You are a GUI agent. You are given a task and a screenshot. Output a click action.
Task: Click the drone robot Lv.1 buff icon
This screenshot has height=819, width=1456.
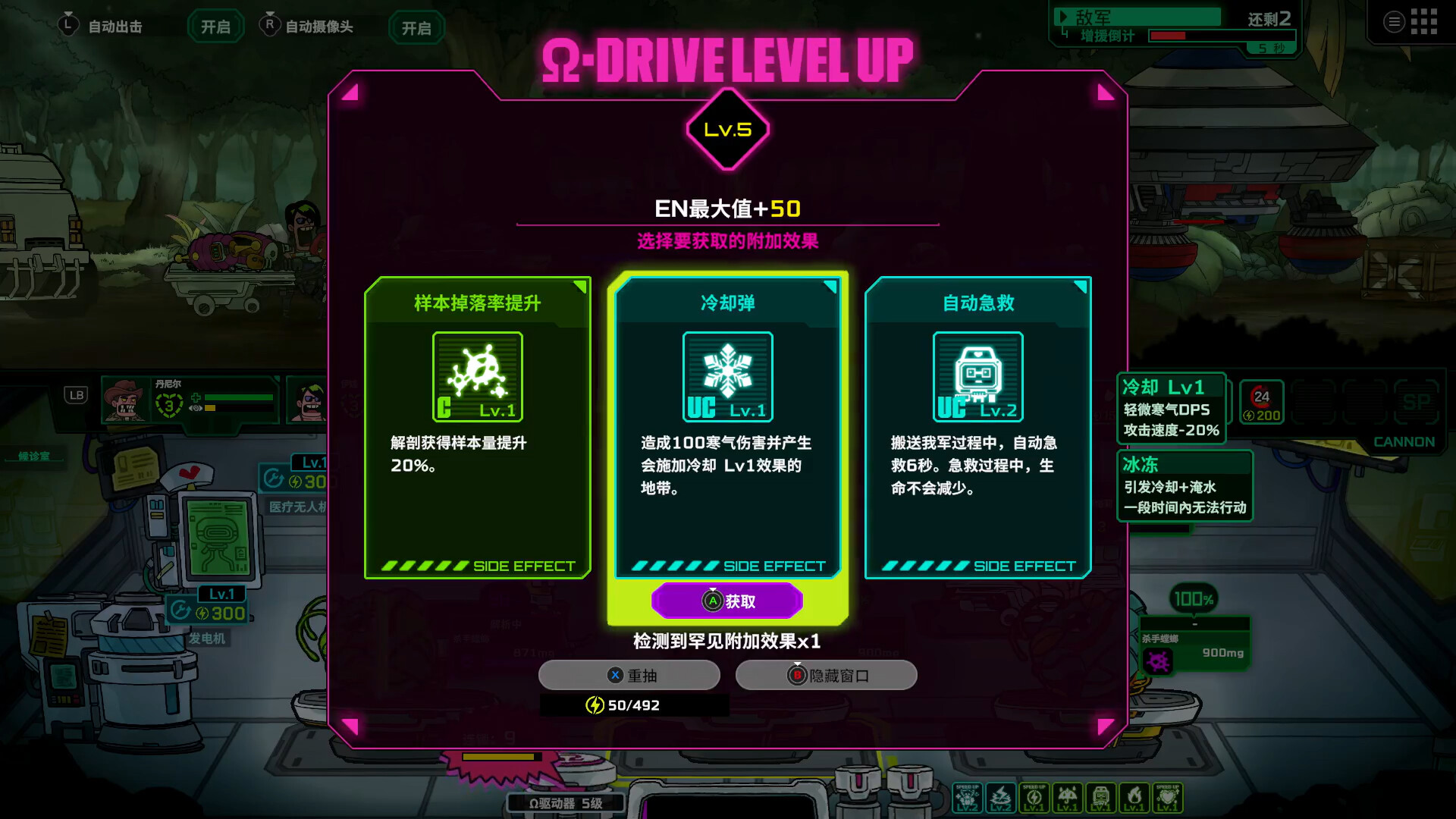click(1100, 798)
